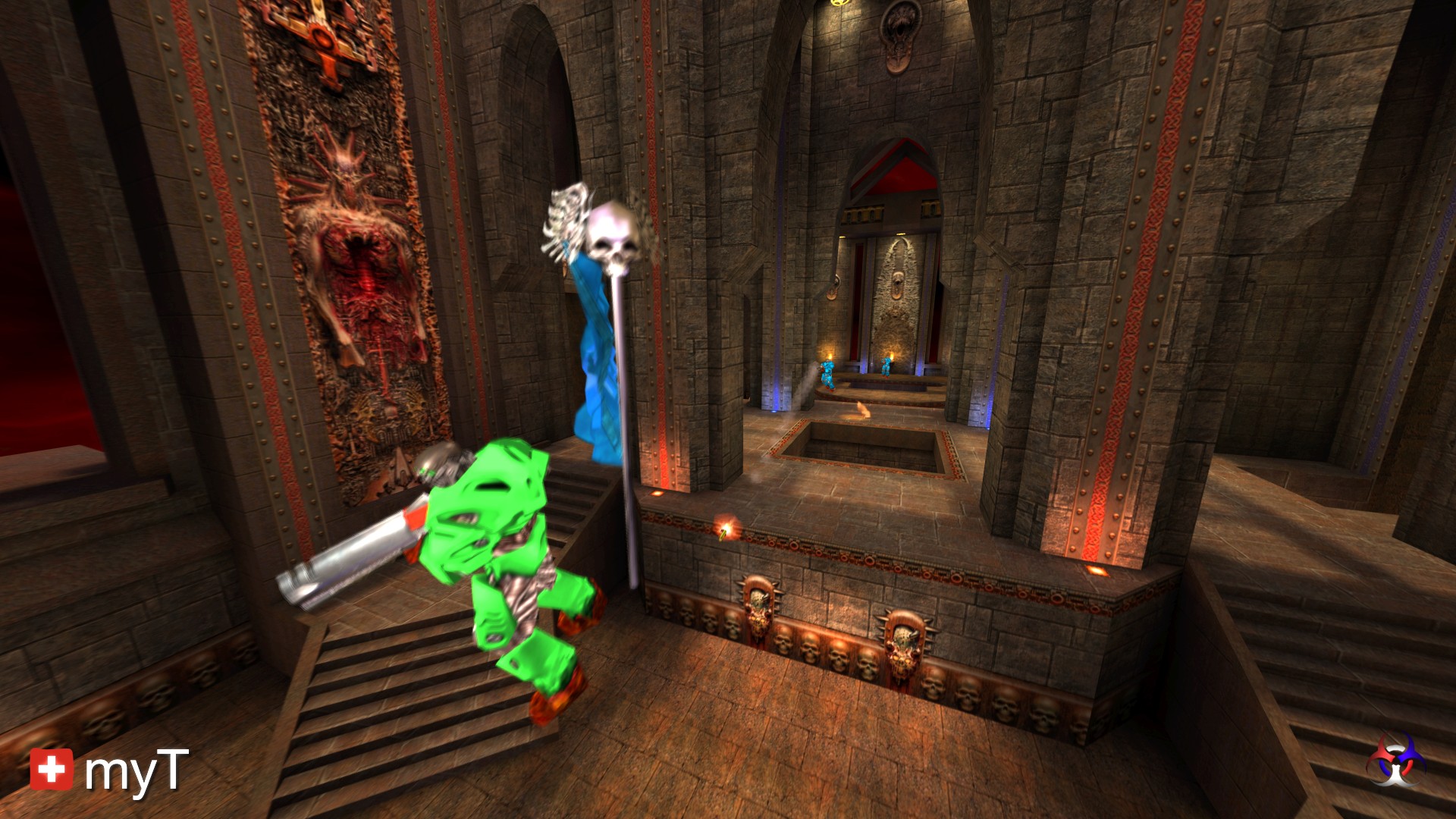Click the red and blue biohazard logo
Viewport: 1456px width, 819px height.
point(1395,760)
